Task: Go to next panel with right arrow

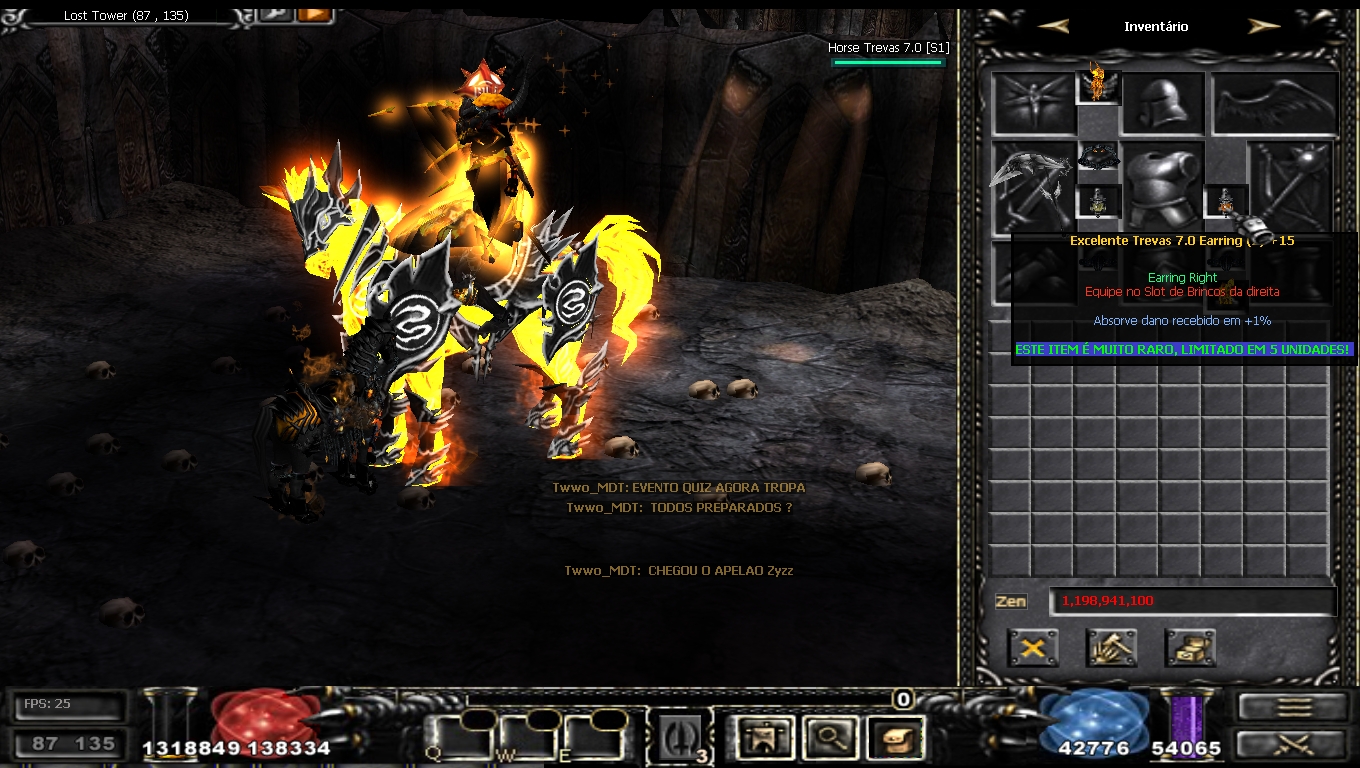Action: pos(1264,27)
